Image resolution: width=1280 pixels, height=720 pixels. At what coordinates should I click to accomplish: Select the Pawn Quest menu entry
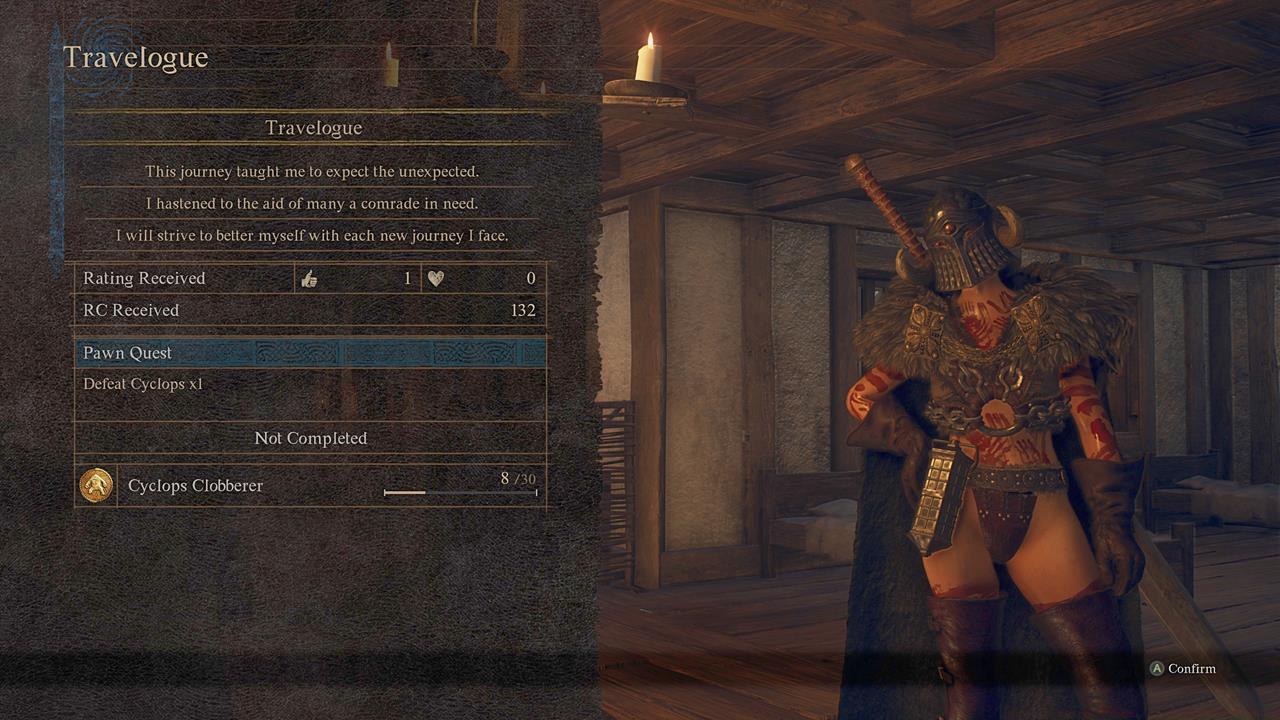127,352
